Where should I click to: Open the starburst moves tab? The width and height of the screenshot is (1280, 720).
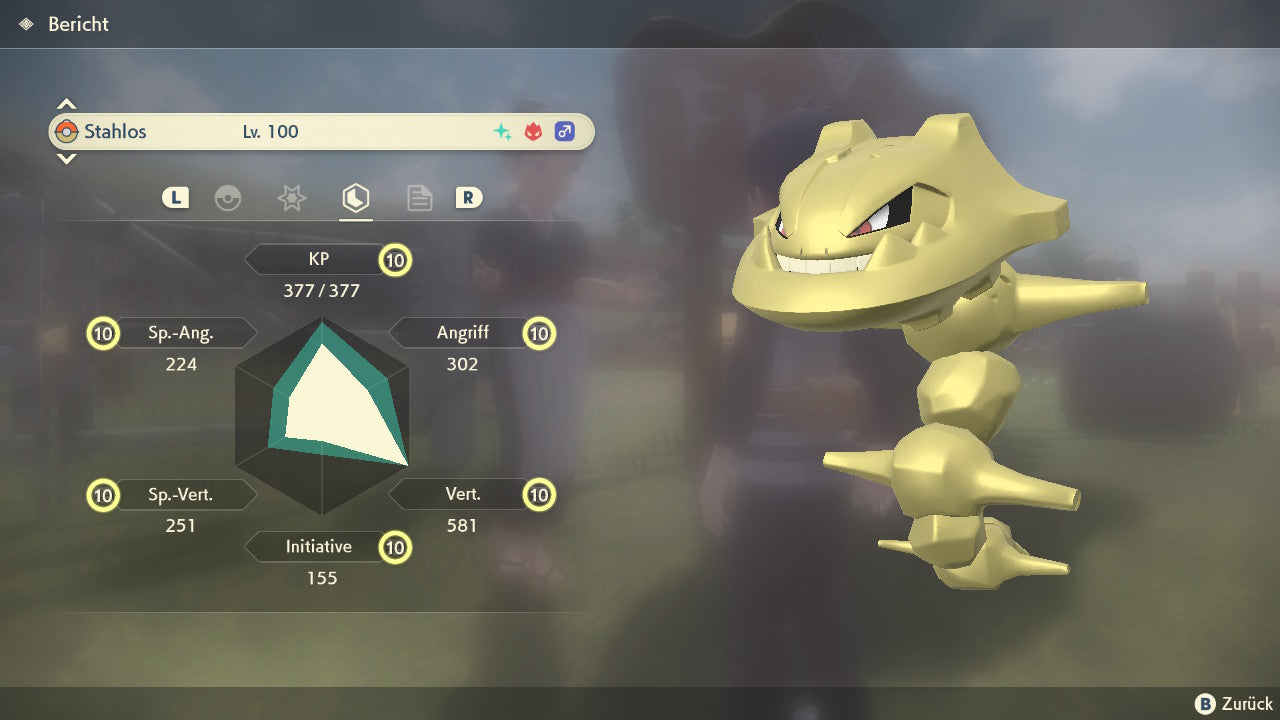[x=291, y=198]
